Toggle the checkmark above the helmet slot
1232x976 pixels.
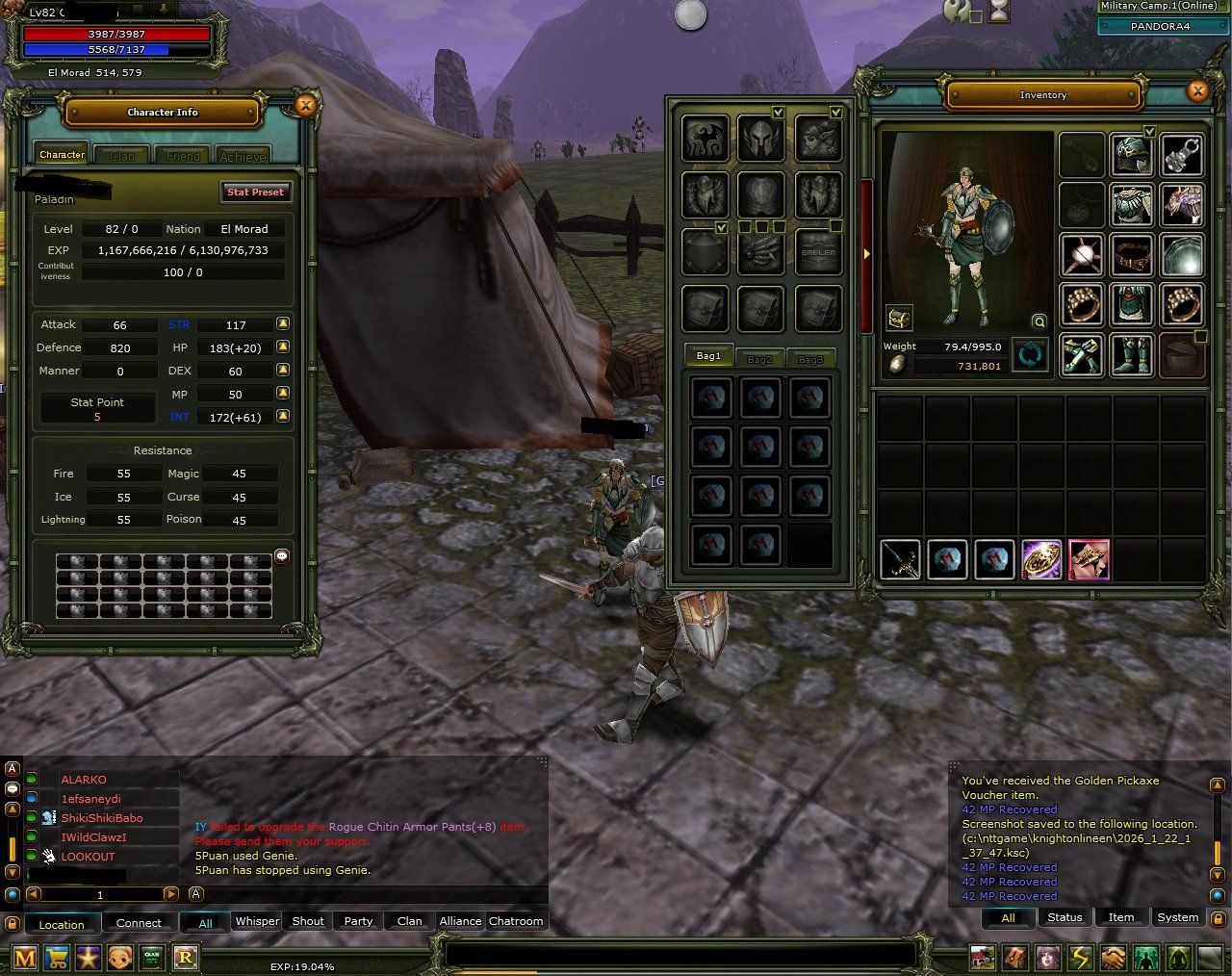click(779, 113)
